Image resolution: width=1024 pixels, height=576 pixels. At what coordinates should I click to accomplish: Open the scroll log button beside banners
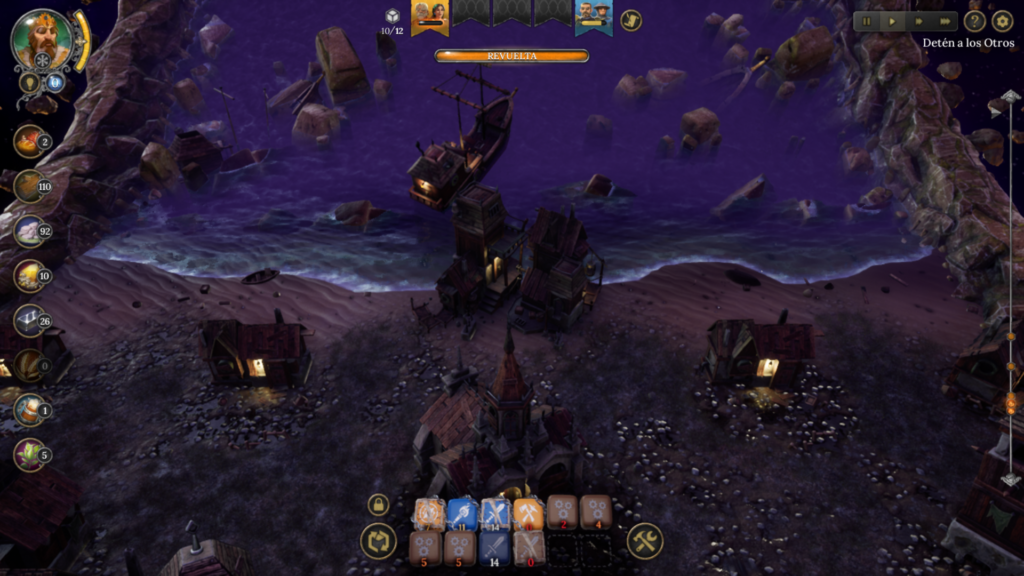pos(631,20)
